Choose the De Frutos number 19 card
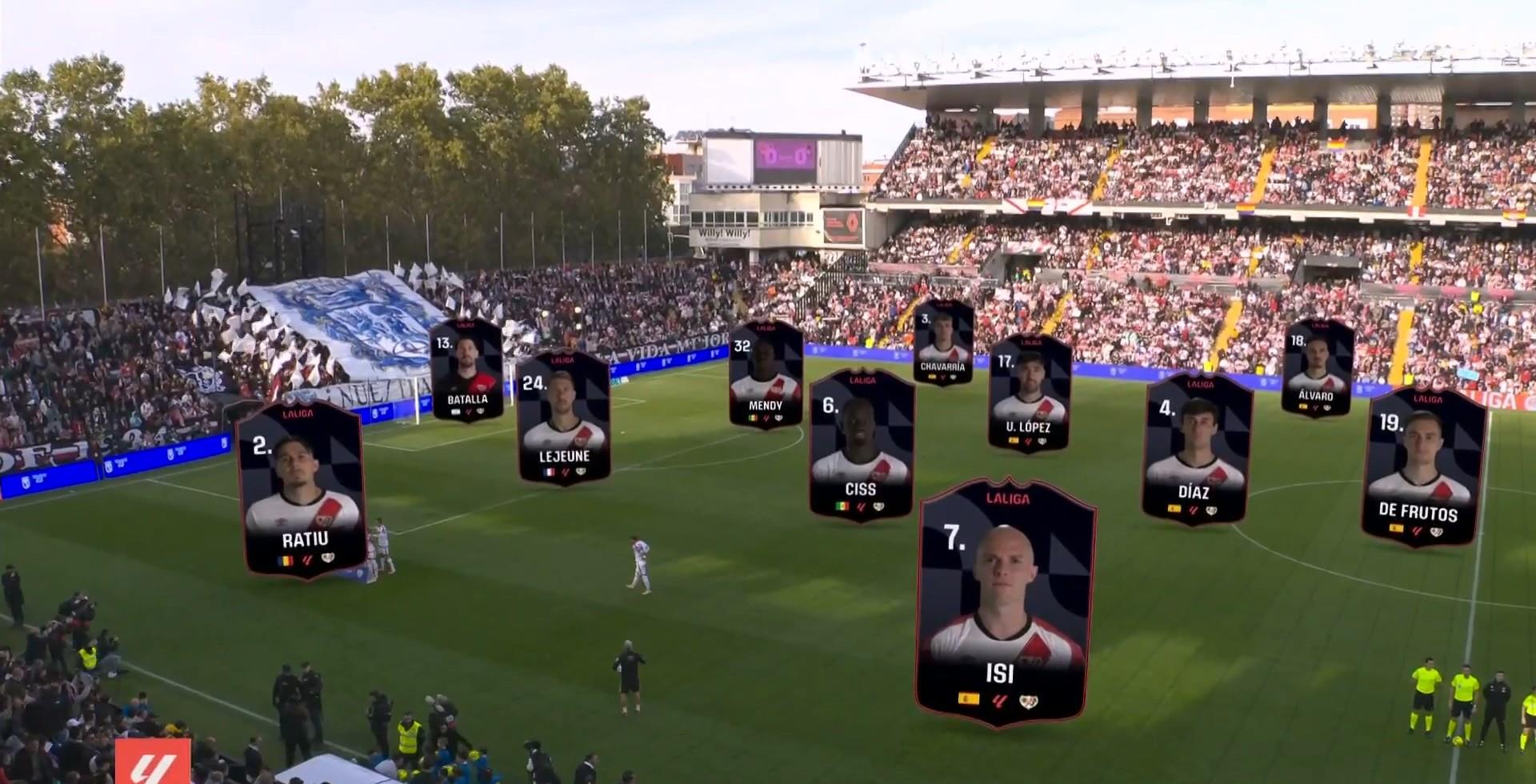This screenshot has height=784, width=1536. click(1425, 468)
